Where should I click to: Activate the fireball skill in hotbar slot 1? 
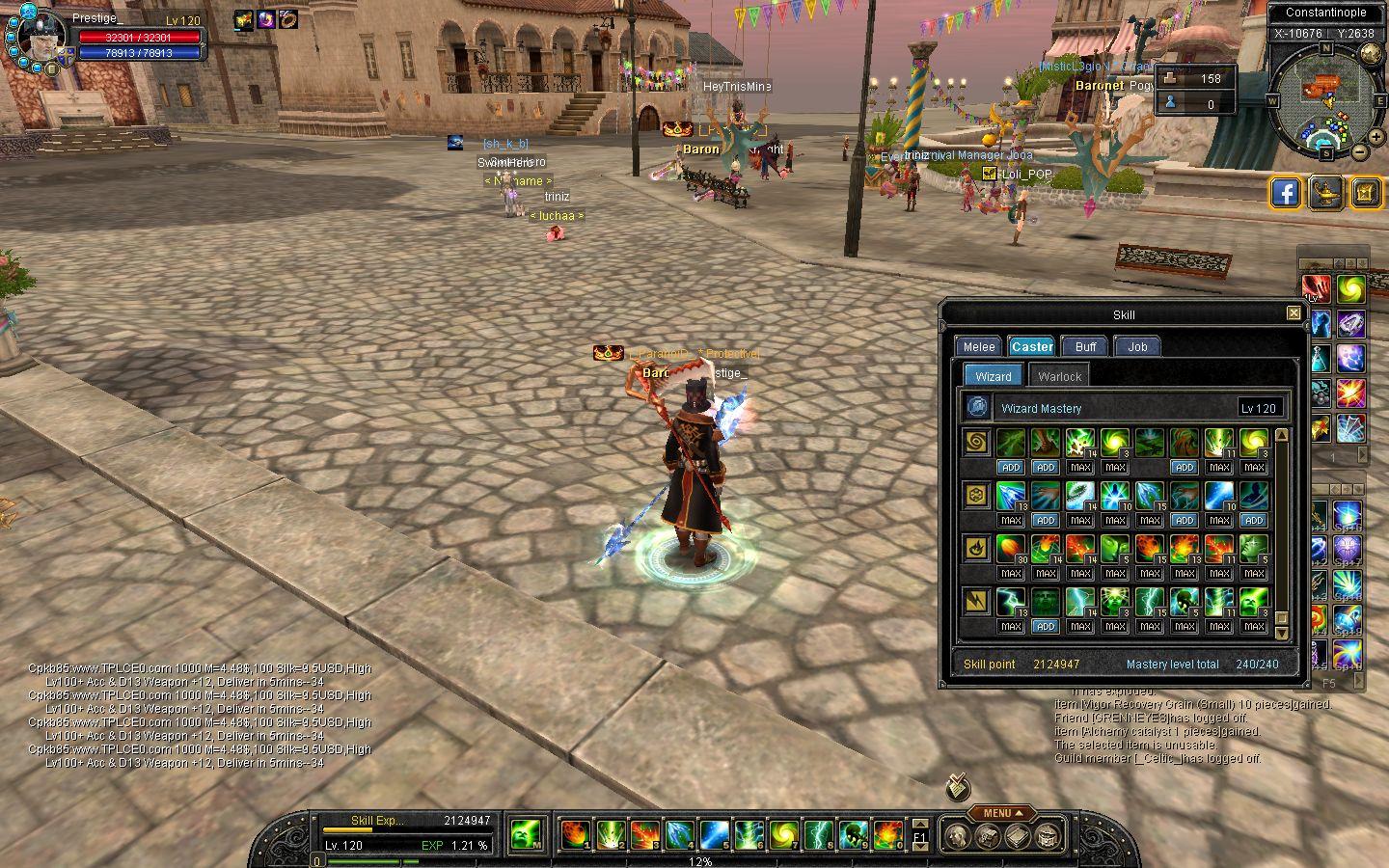click(x=574, y=834)
